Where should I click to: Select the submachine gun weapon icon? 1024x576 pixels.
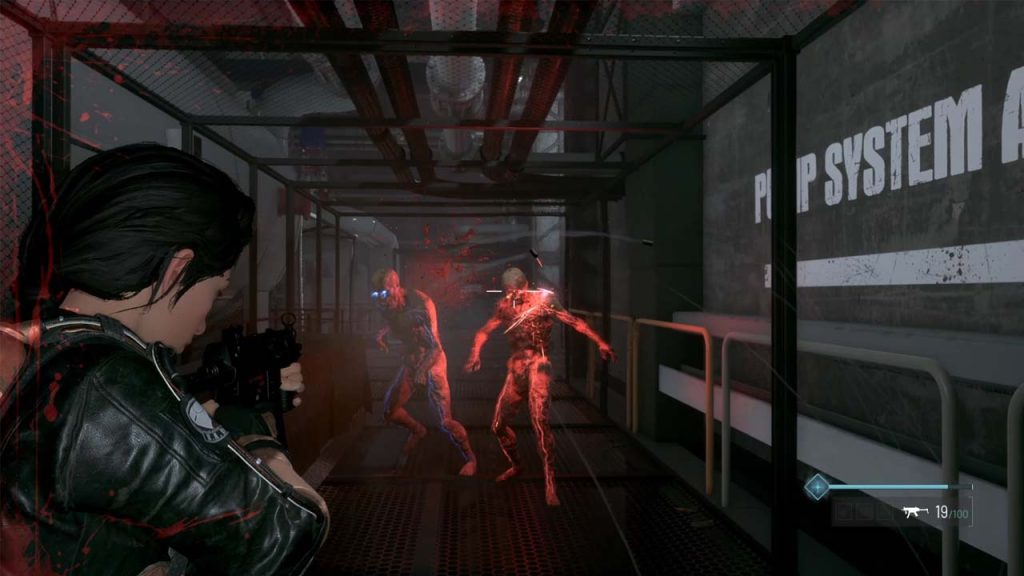913,512
